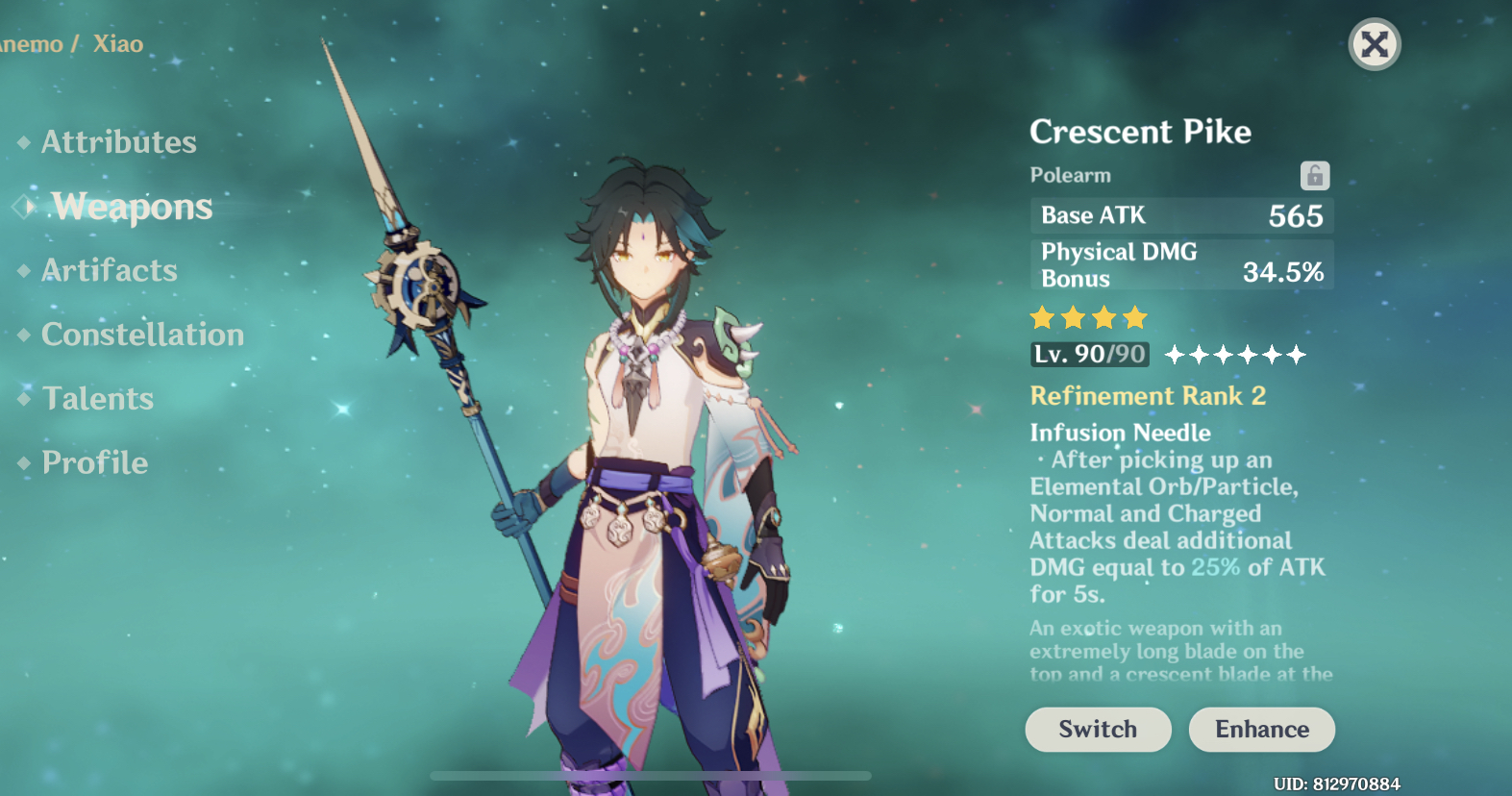This screenshot has height=796, width=1512.
Task: Select the Refinement Rank 2 label
Action: point(1147,396)
